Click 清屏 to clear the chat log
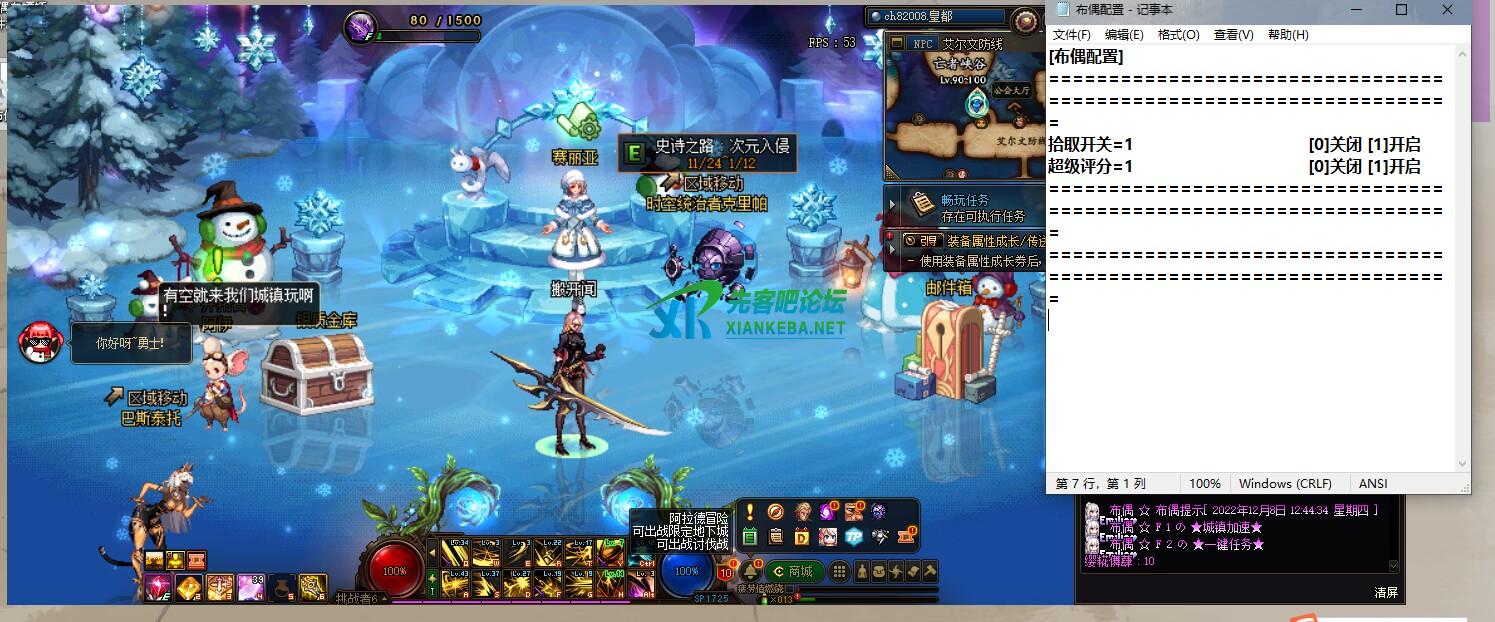This screenshot has width=1495, height=622. 1386,592
